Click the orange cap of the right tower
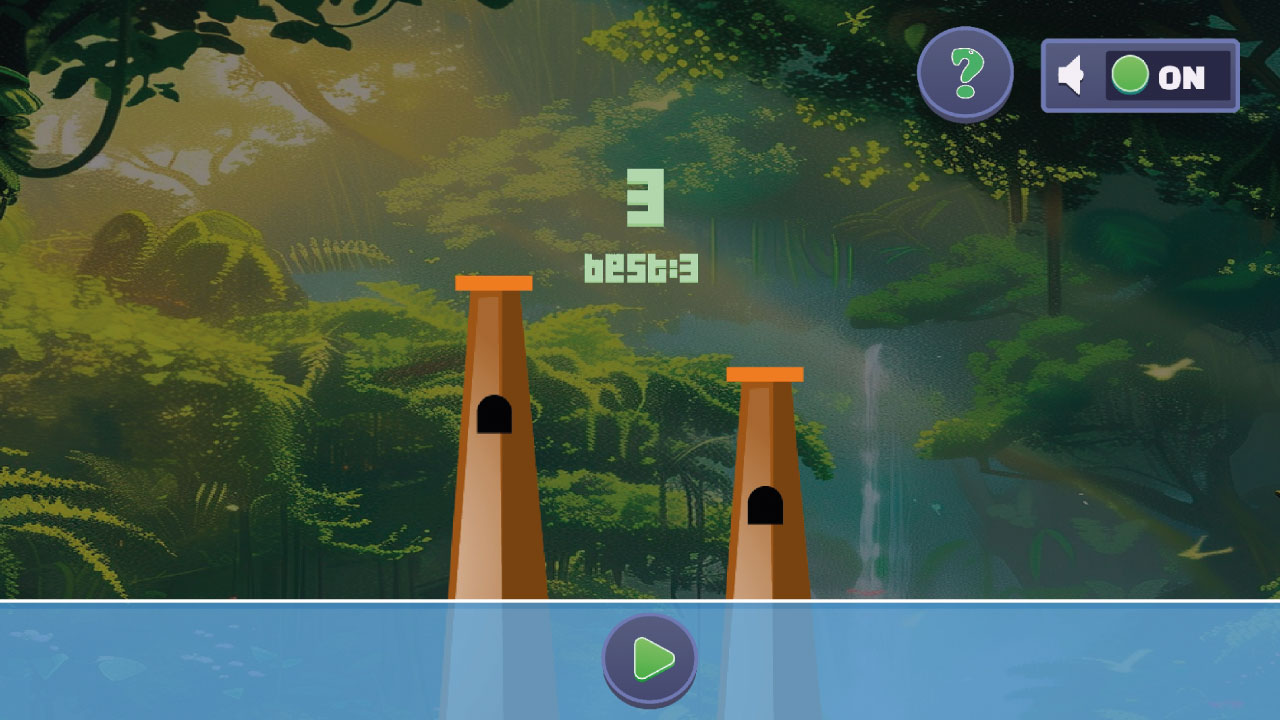This screenshot has width=1280, height=720. [766, 372]
